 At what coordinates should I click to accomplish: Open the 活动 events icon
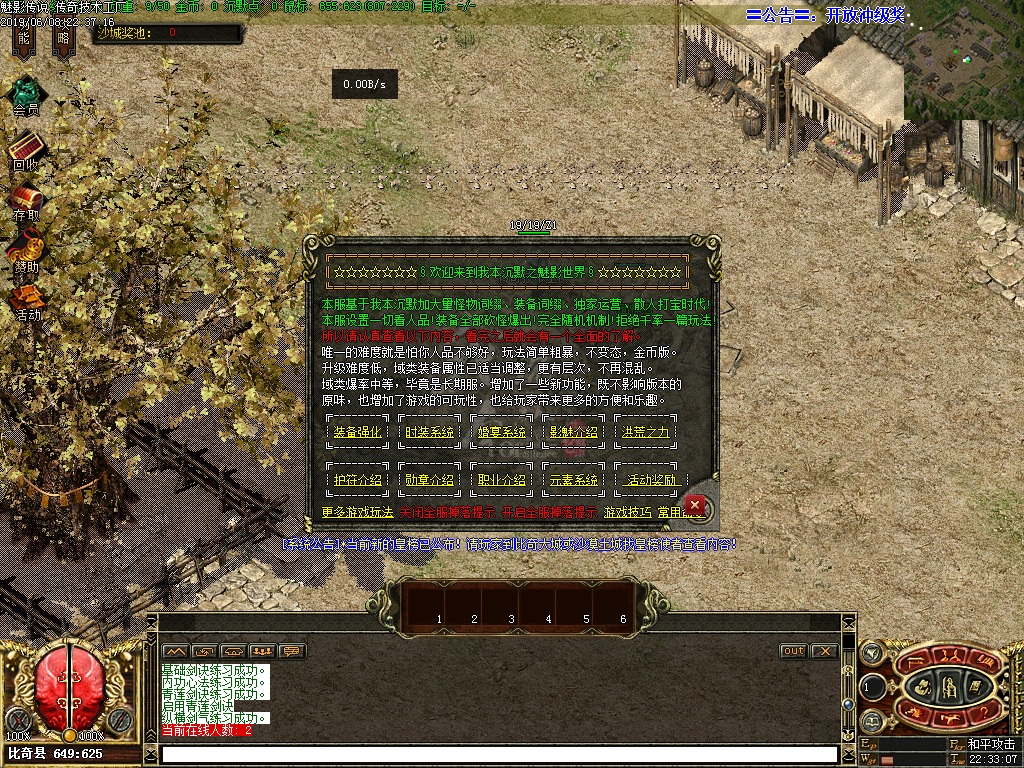coord(27,300)
